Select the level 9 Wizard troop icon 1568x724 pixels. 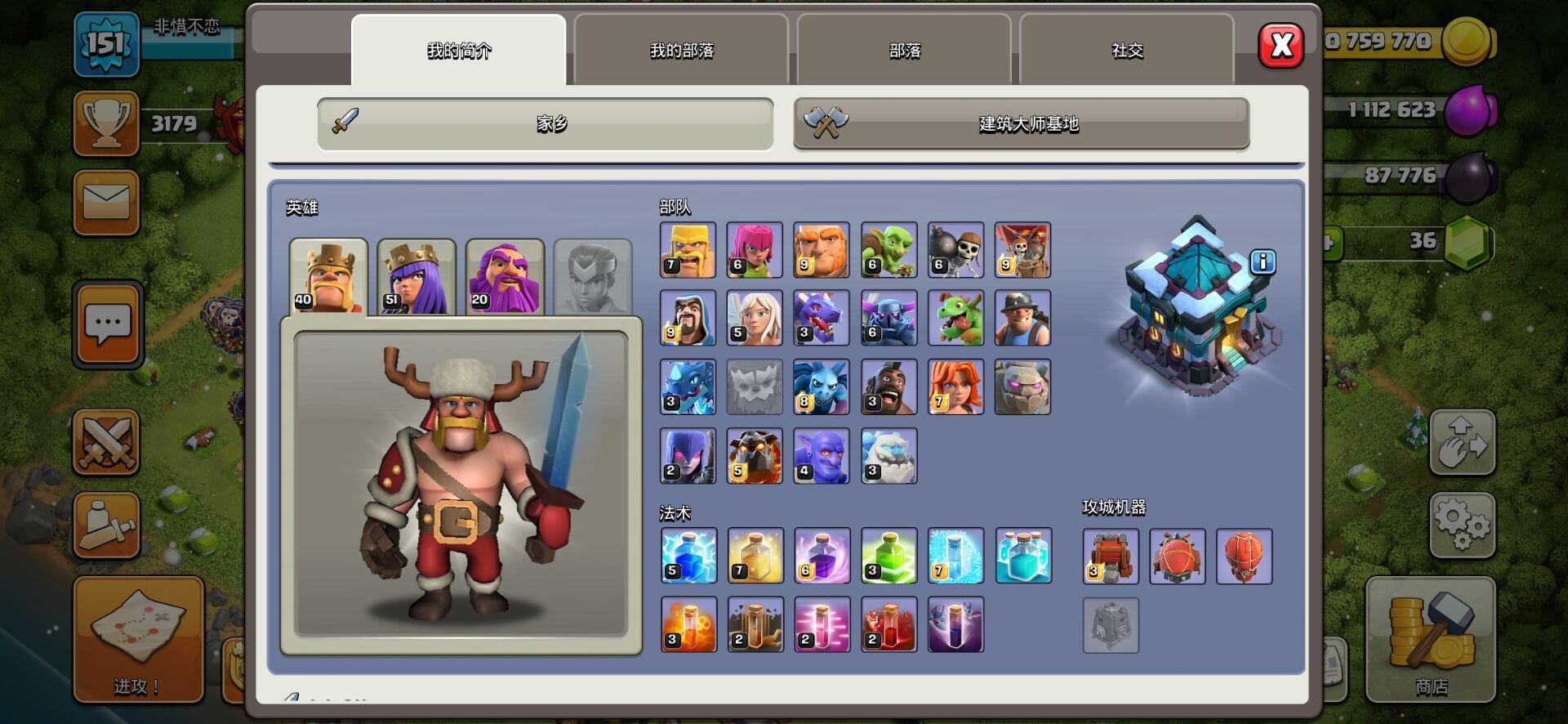688,318
